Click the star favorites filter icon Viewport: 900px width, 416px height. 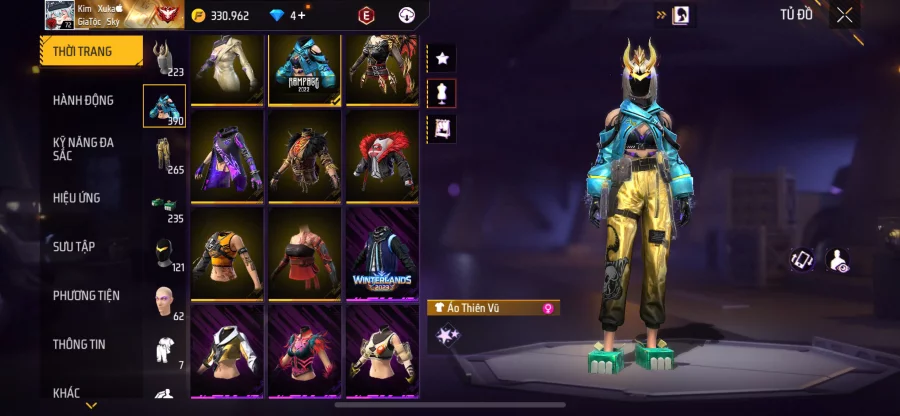pyautogui.click(x=441, y=59)
